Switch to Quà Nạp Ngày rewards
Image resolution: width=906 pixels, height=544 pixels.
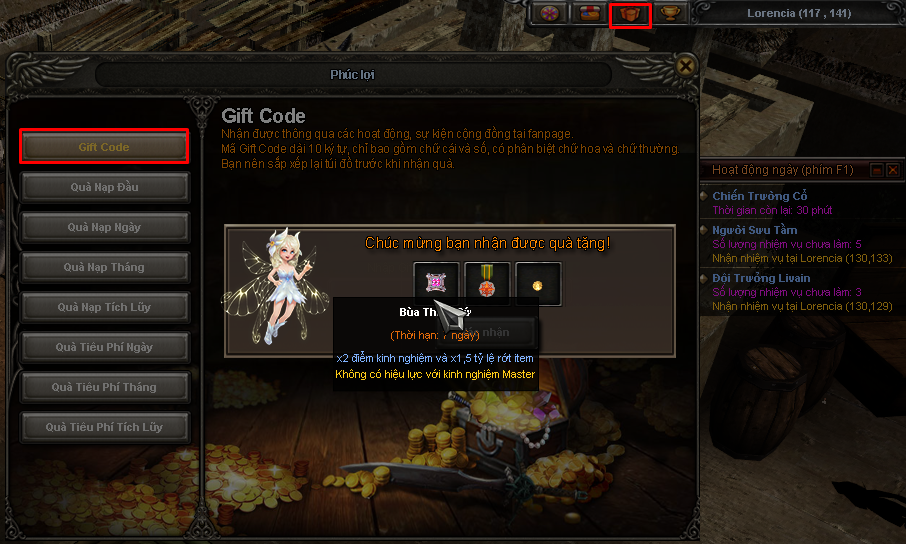coord(104,227)
